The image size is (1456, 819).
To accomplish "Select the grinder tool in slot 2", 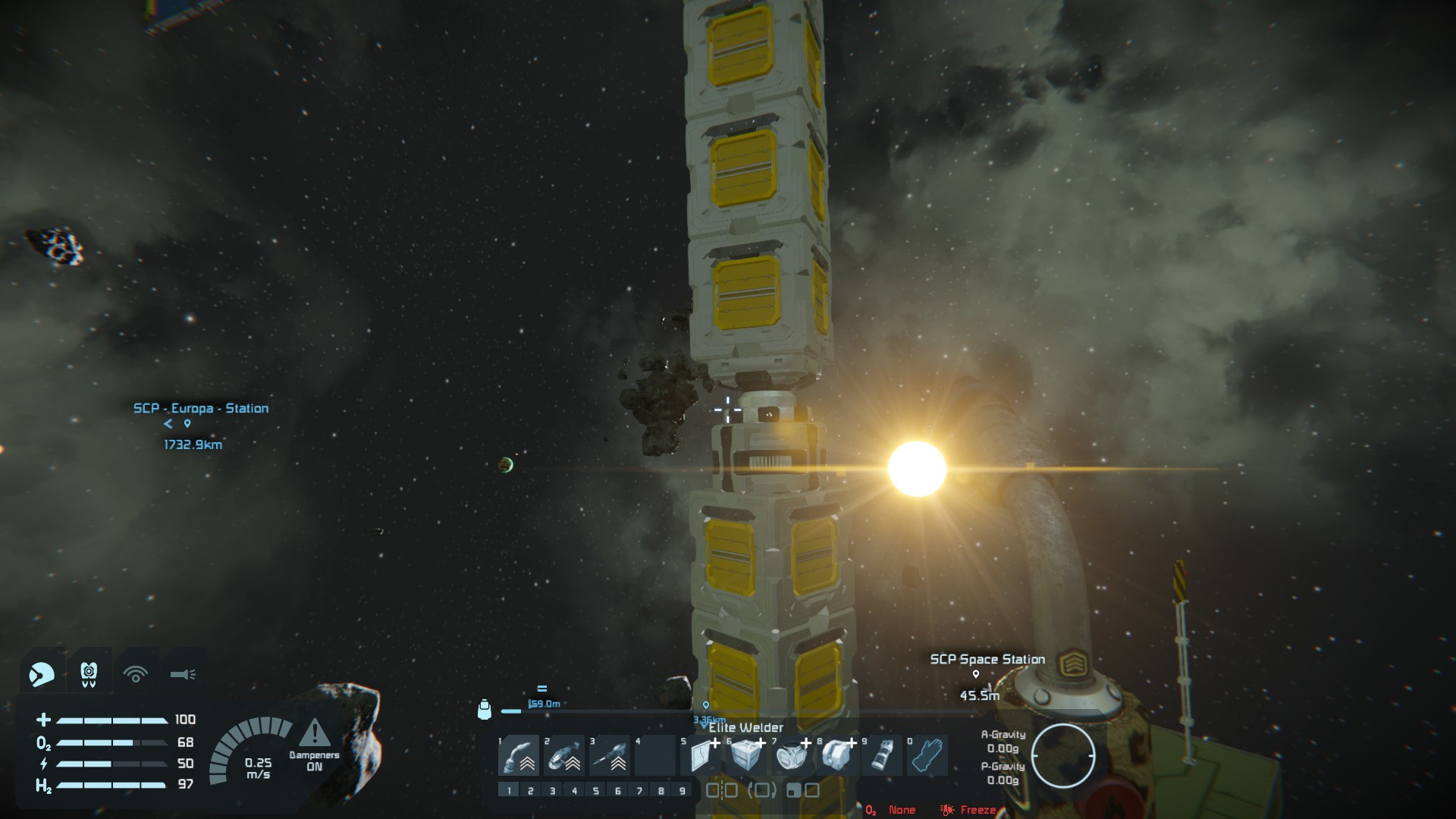I will point(564,755).
